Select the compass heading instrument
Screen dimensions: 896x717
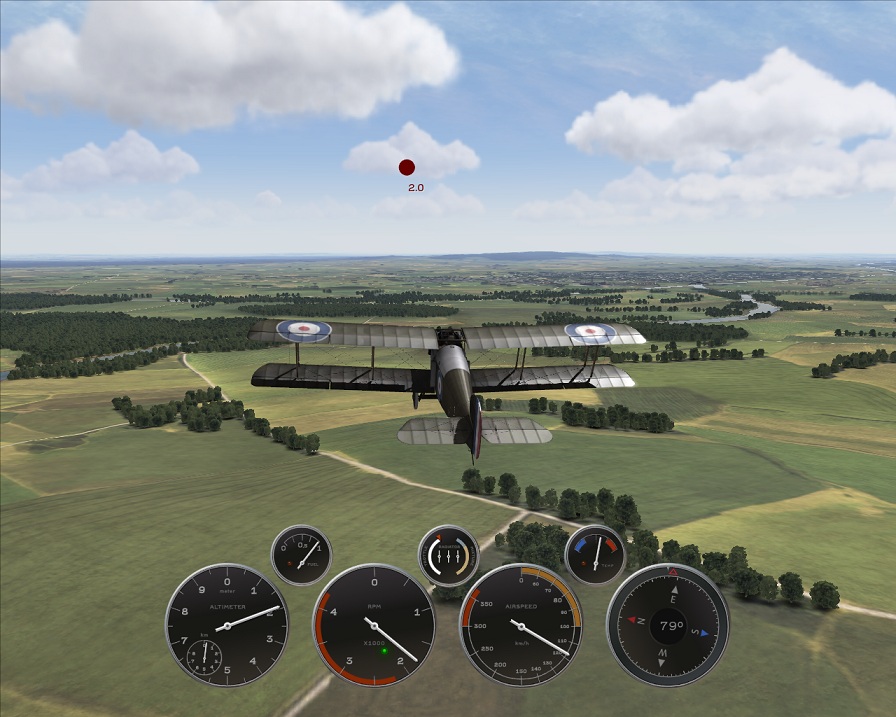pos(667,625)
